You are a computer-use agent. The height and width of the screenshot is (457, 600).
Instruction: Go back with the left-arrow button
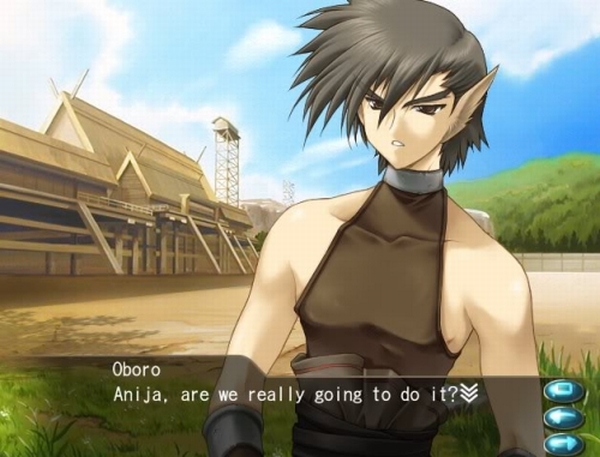click(565, 416)
